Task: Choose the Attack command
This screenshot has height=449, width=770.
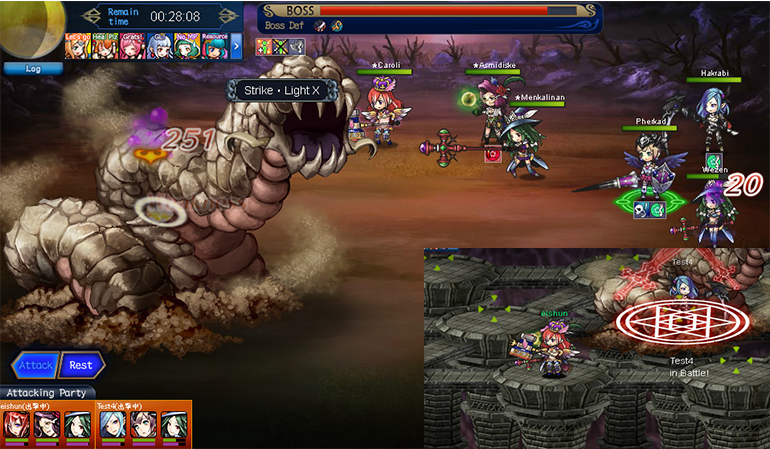Action: tap(35, 365)
